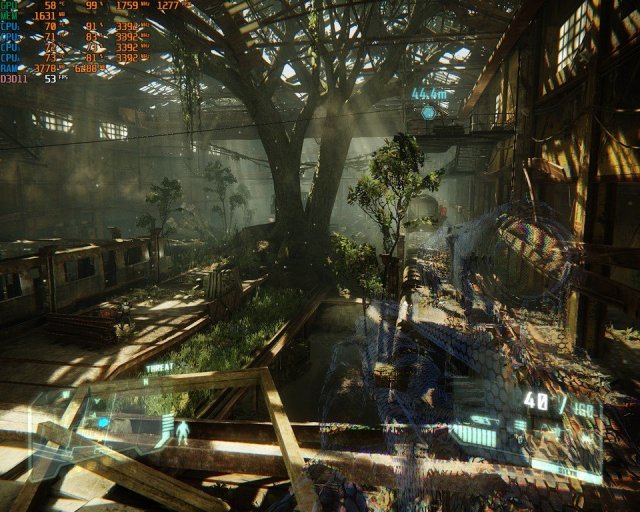Click the nanosuit figure stance icon
The width and height of the screenshot is (640, 512).
coord(183,431)
